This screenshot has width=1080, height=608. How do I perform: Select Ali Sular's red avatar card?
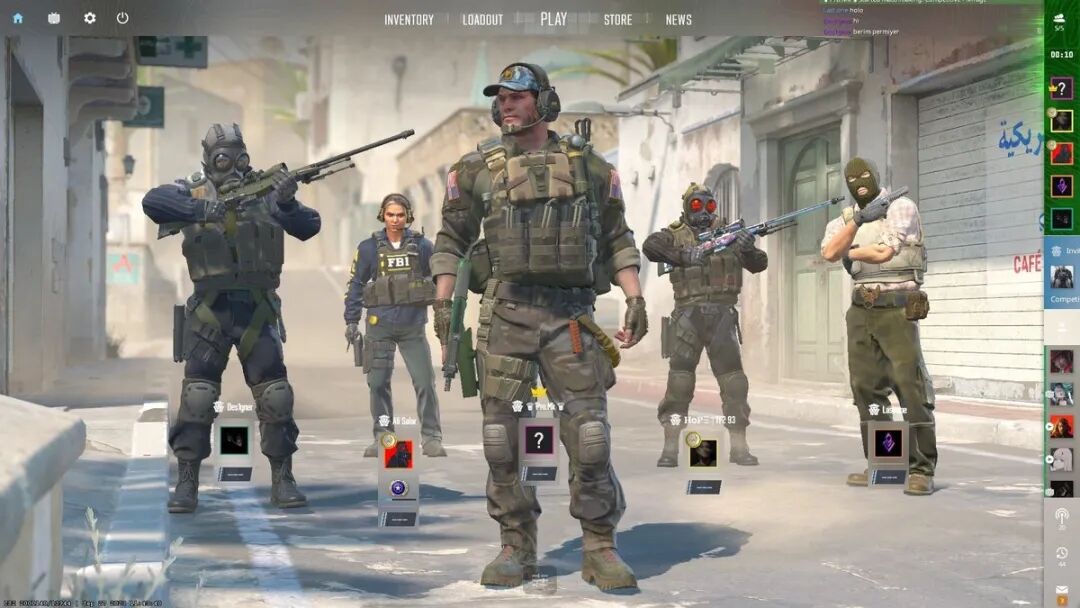tap(399, 455)
